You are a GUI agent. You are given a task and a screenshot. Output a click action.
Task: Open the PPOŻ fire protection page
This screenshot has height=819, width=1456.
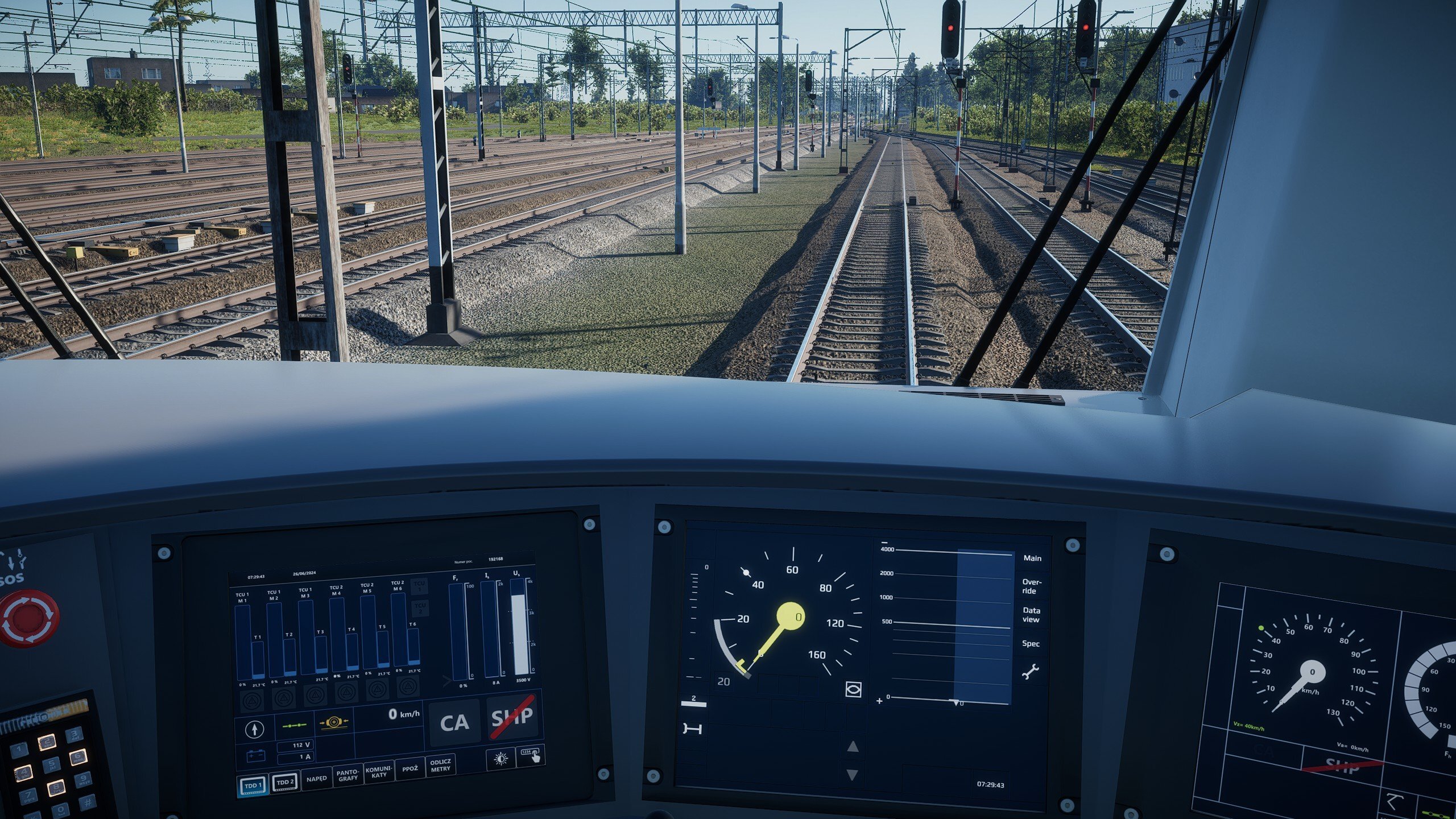click(409, 768)
